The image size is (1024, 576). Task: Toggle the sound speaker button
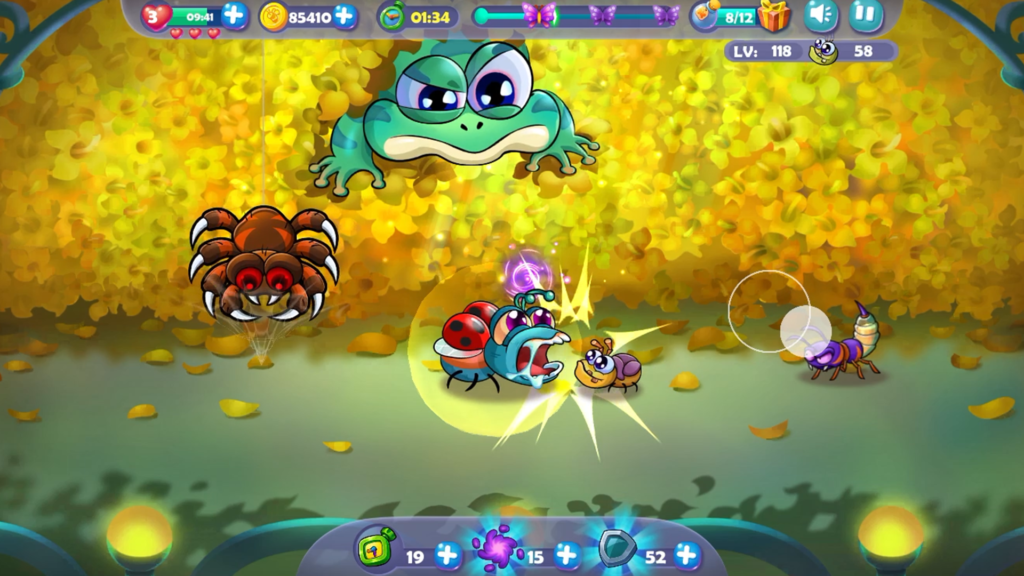click(x=821, y=15)
